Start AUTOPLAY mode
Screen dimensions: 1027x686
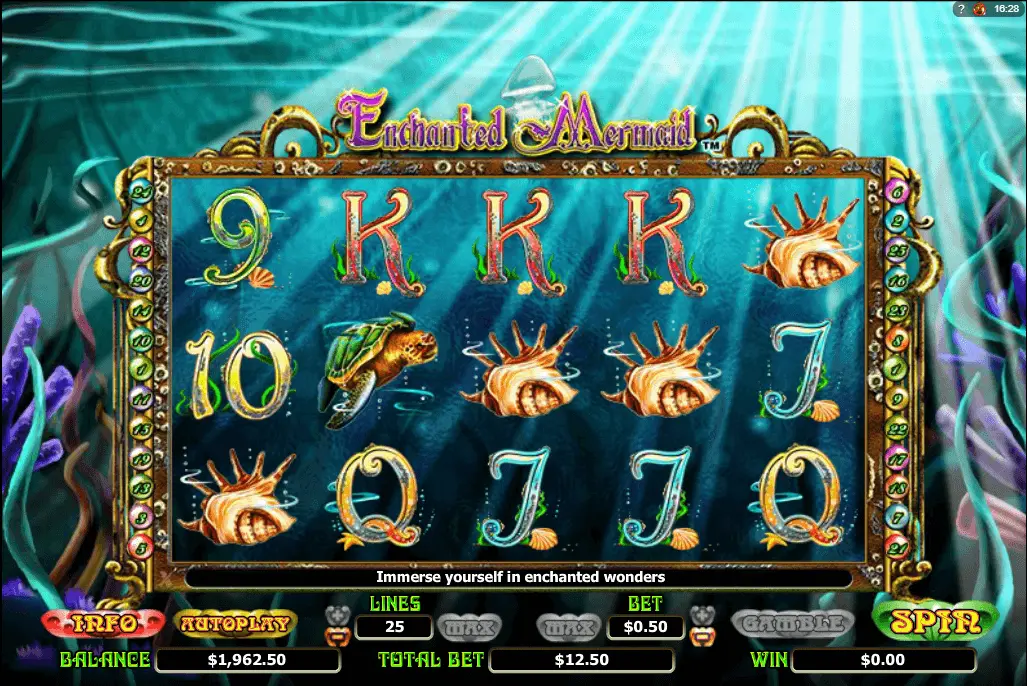(x=235, y=624)
